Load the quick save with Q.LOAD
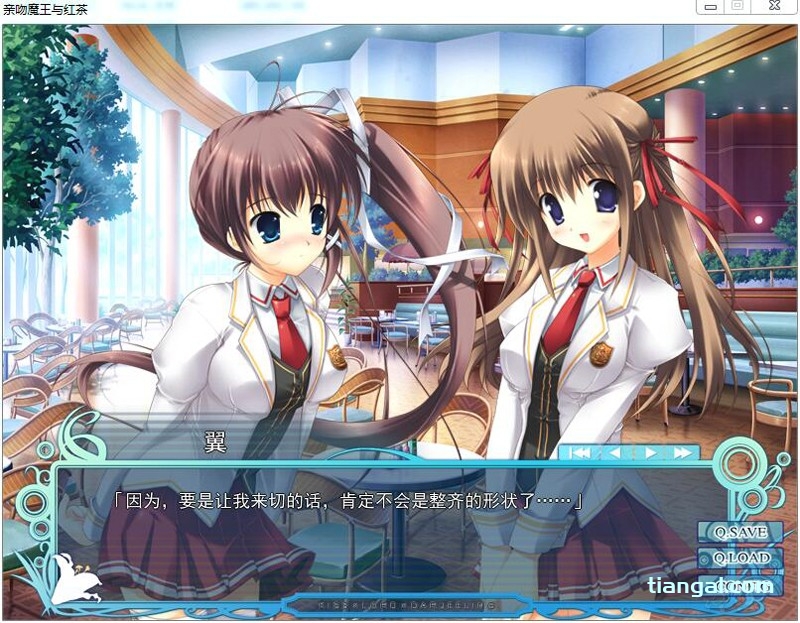The width and height of the screenshot is (800, 623). click(x=741, y=558)
